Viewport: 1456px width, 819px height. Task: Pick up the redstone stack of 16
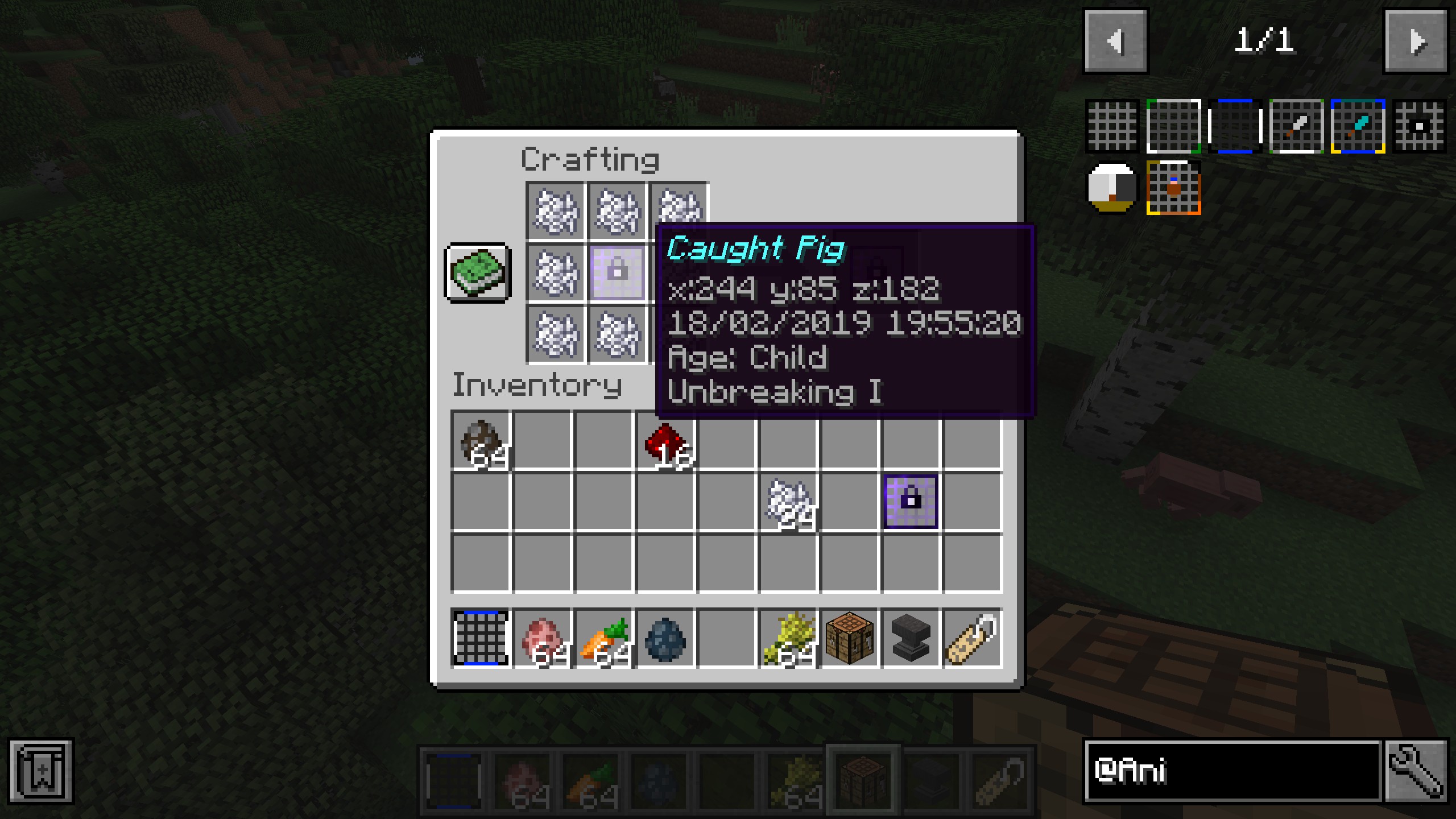point(664,441)
